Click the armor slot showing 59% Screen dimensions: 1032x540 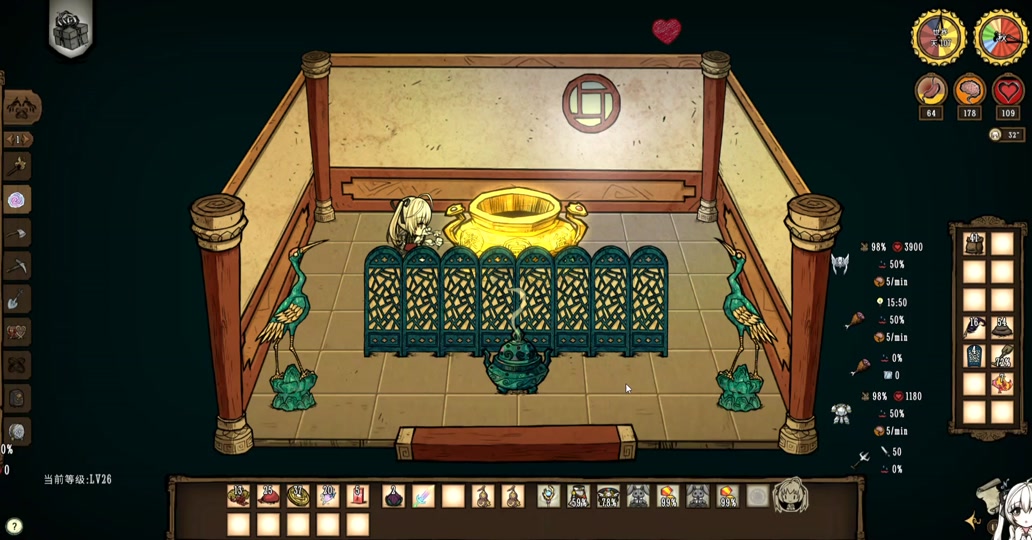[x=578, y=495]
